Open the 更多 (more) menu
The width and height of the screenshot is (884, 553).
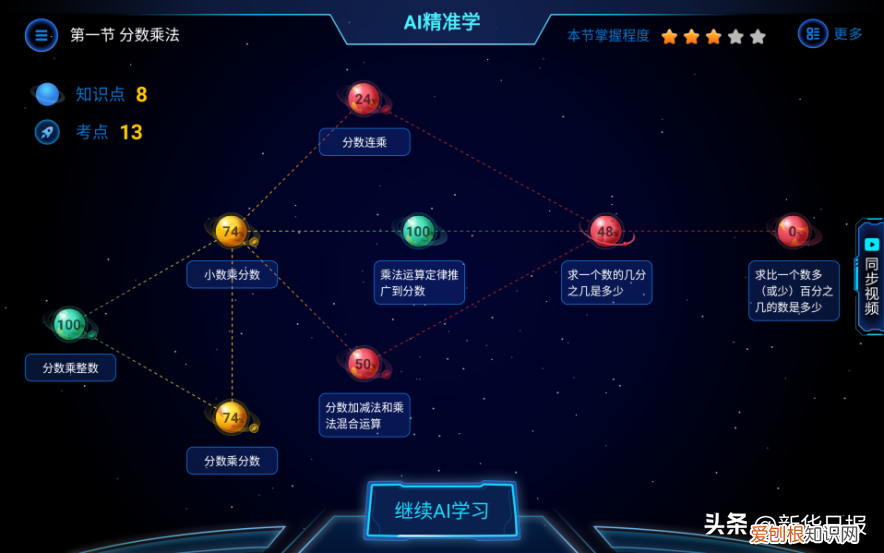[x=831, y=34]
